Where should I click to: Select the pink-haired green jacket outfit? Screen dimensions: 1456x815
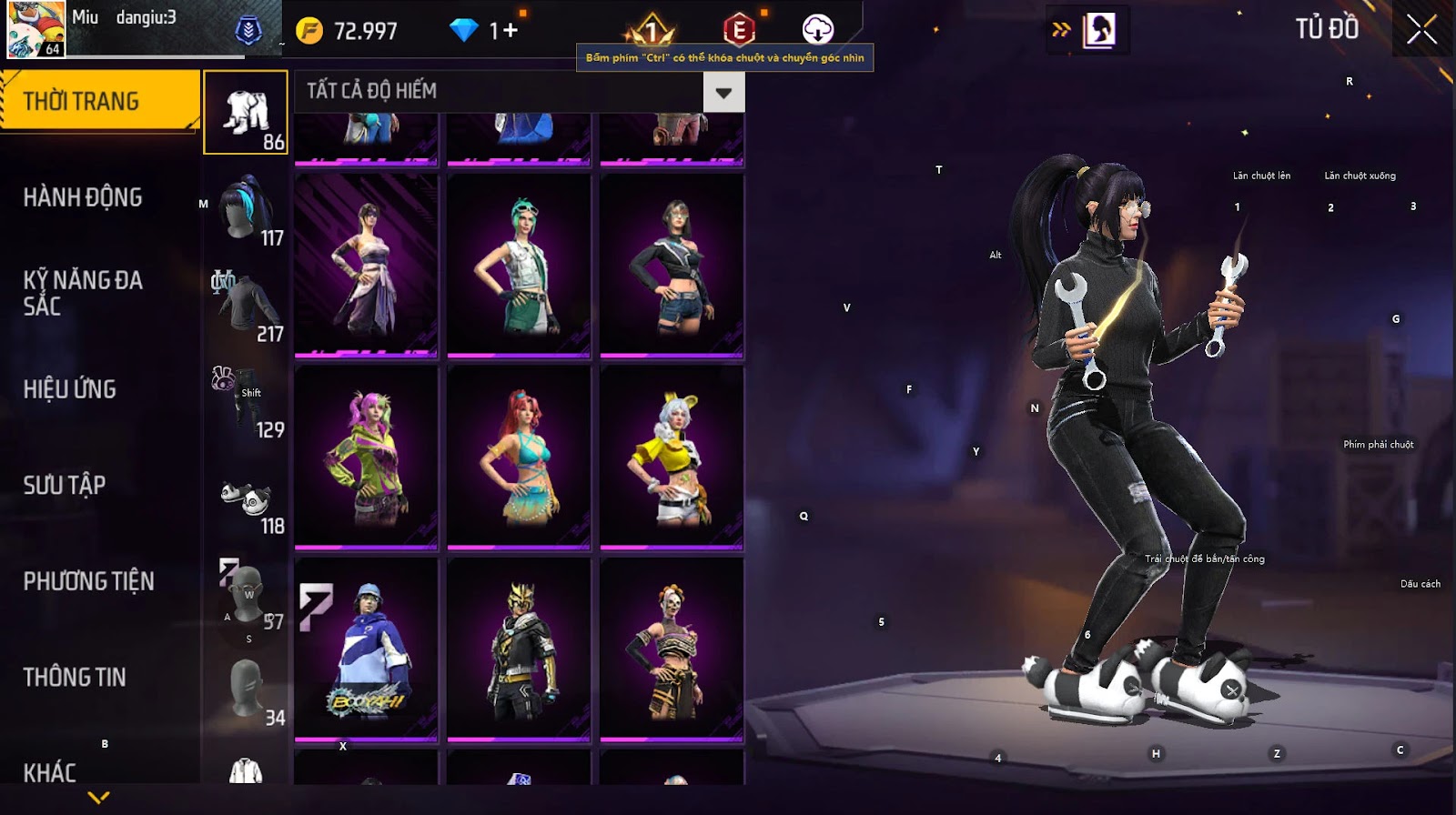pyautogui.click(x=367, y=458)
